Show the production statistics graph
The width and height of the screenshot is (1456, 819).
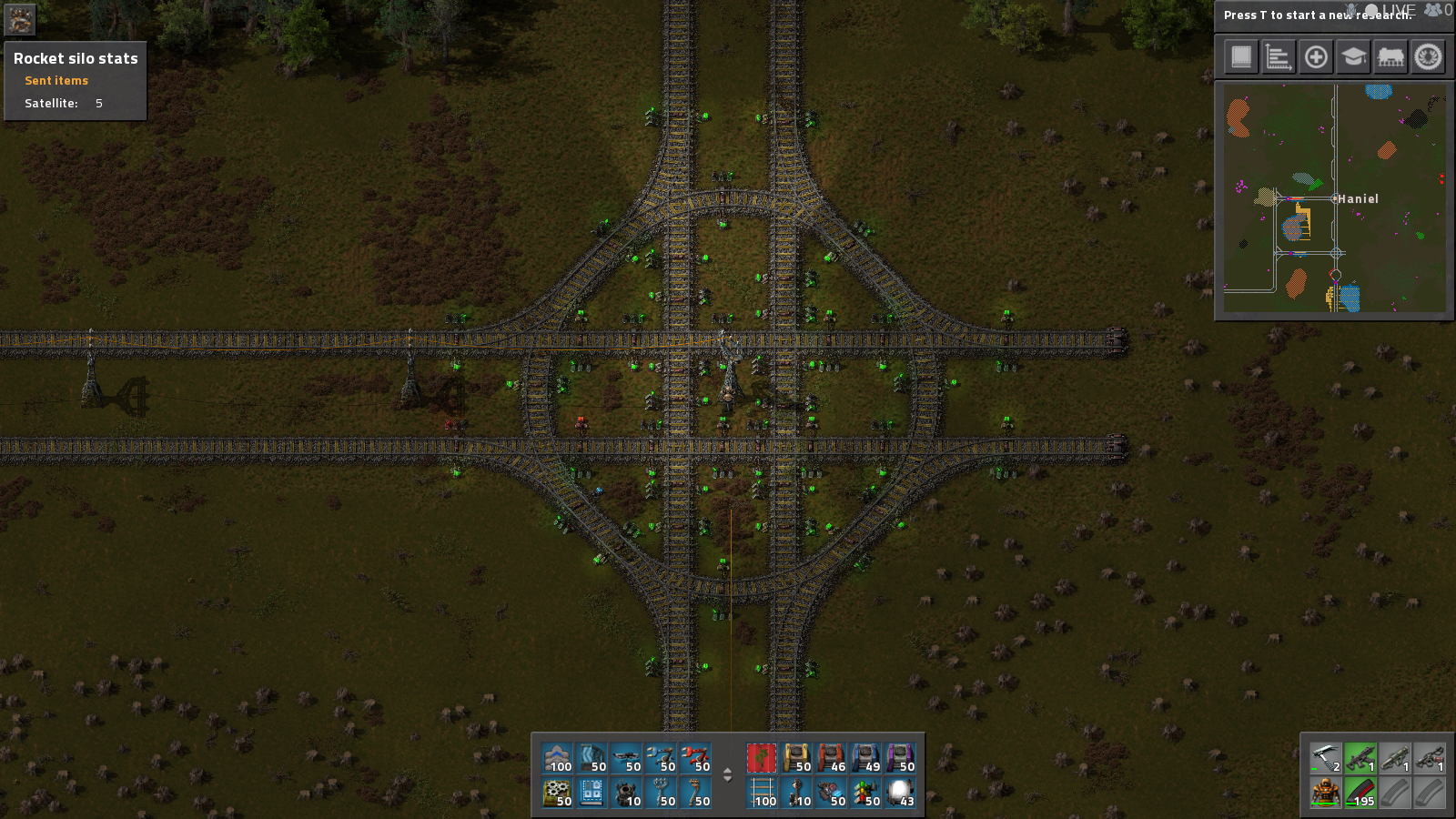(1279, 57)
